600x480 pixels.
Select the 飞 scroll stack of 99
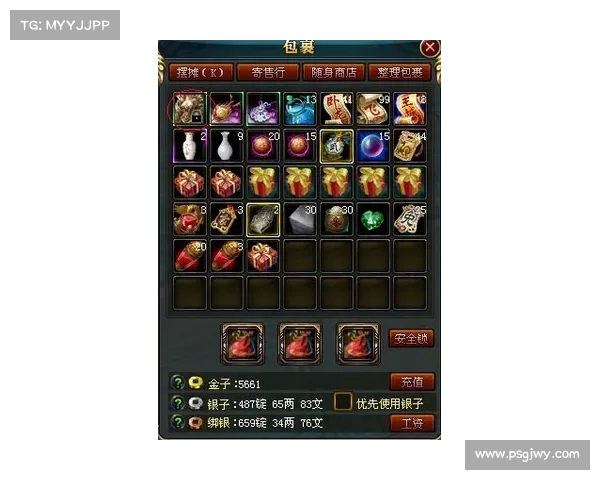(373, 109)
